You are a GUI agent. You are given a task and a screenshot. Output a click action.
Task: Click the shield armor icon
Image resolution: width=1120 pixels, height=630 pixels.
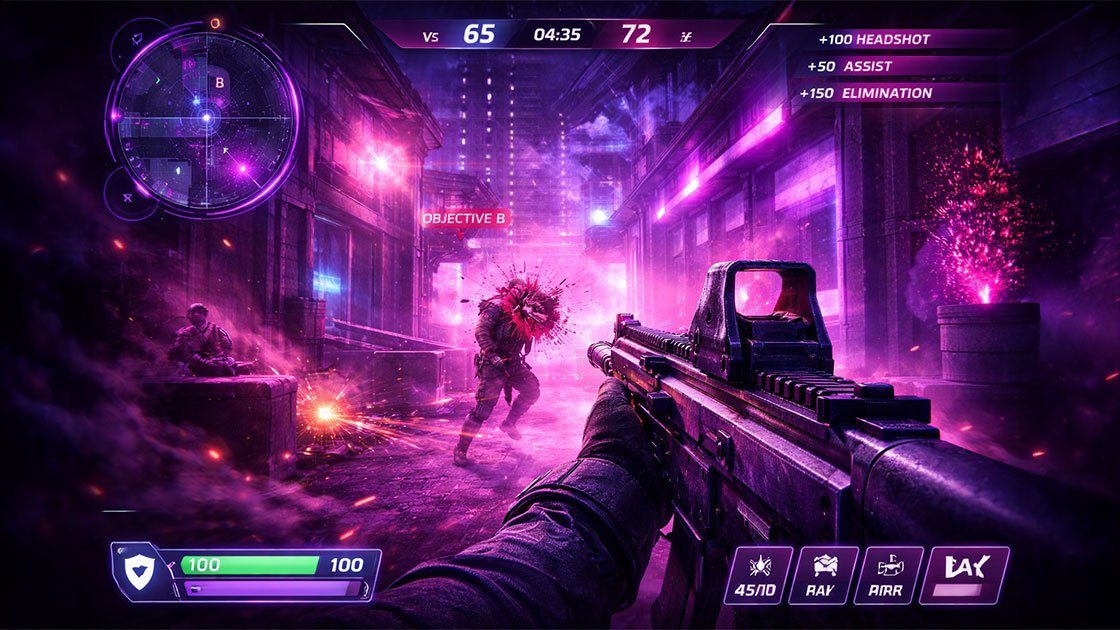point(135,571)
